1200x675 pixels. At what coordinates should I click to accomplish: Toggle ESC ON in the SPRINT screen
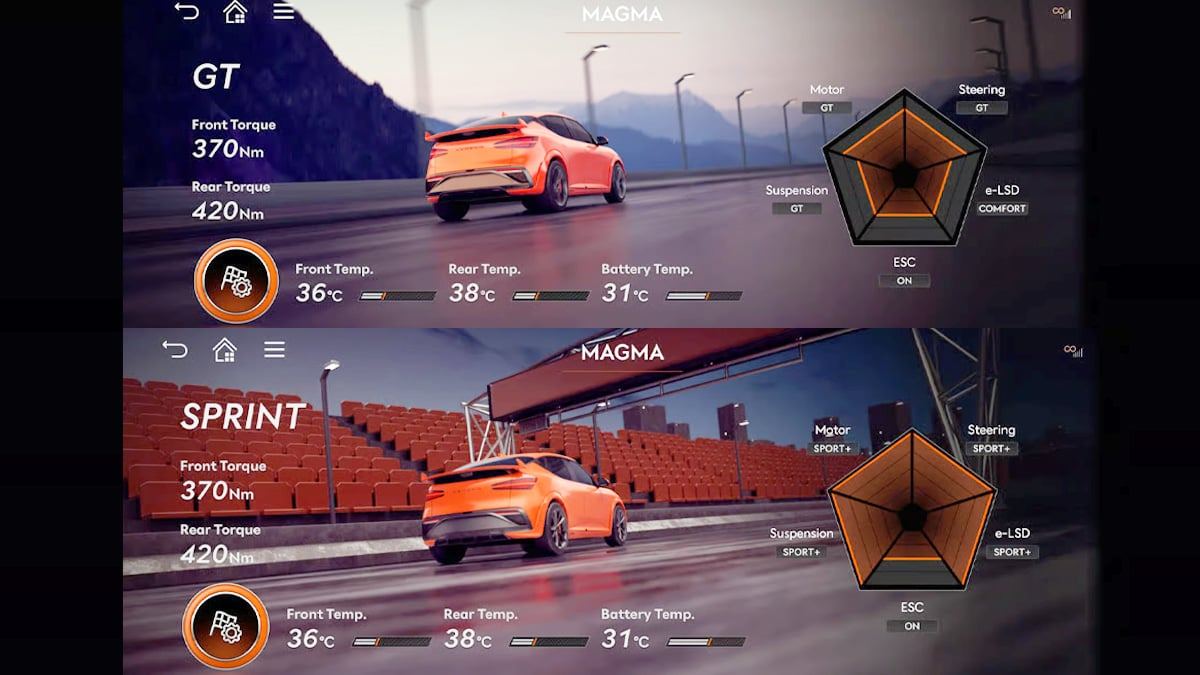(x=912, y=626)
